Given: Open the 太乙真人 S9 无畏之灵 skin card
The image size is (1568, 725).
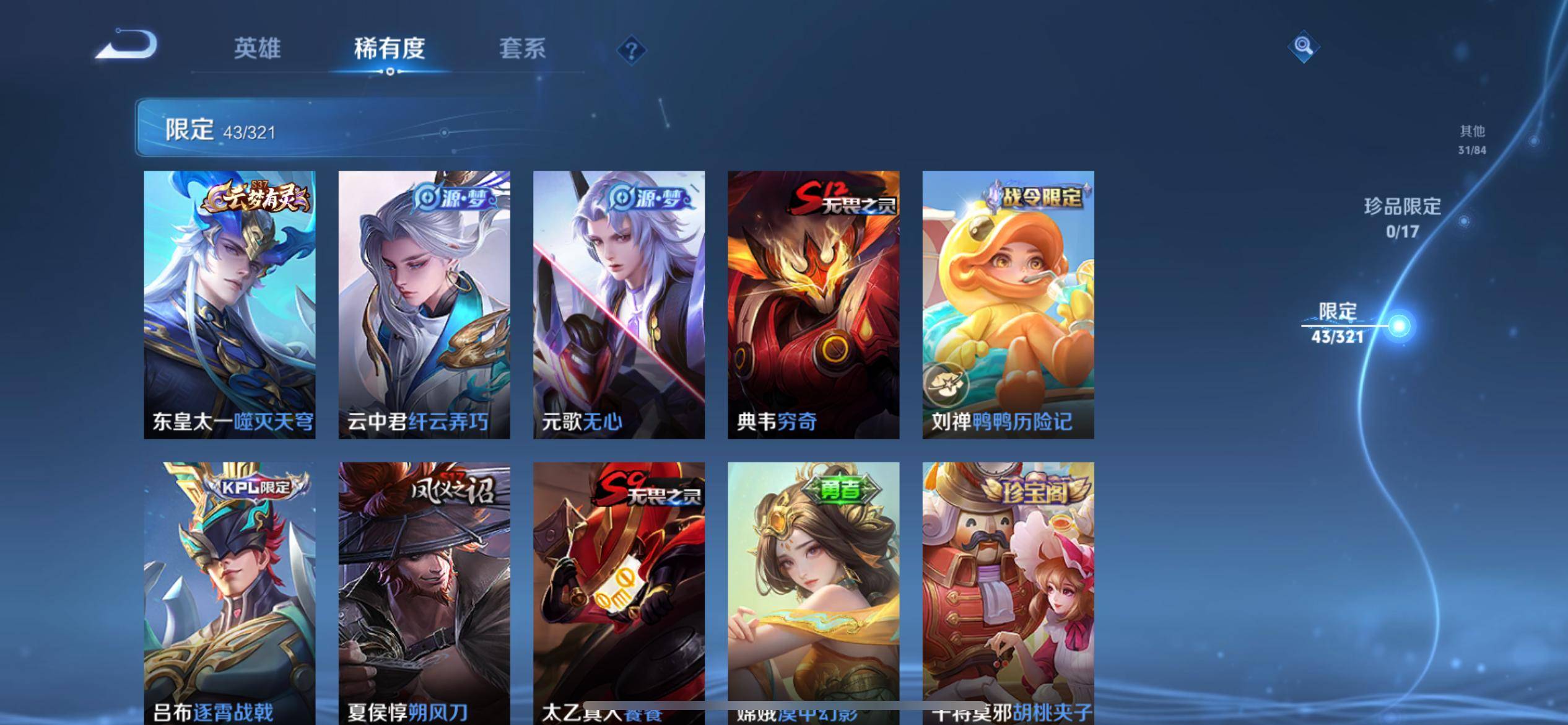Looking at the screenshot, I should tap(619, 592).
